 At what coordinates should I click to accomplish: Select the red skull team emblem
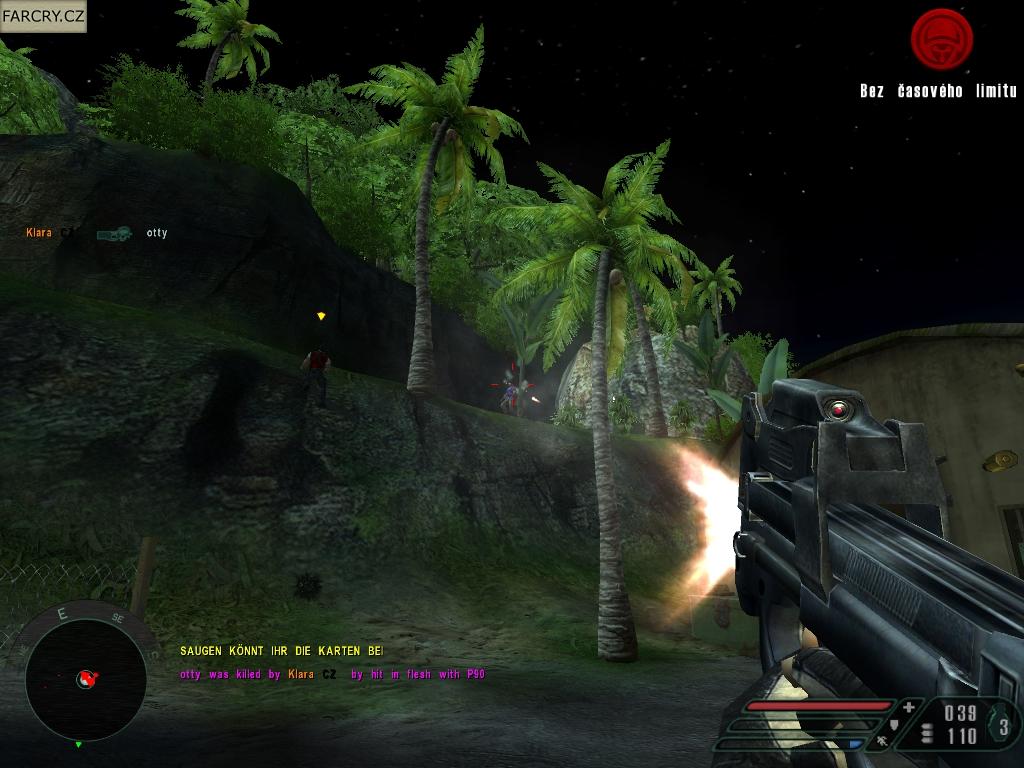click(x=941, y=40)
